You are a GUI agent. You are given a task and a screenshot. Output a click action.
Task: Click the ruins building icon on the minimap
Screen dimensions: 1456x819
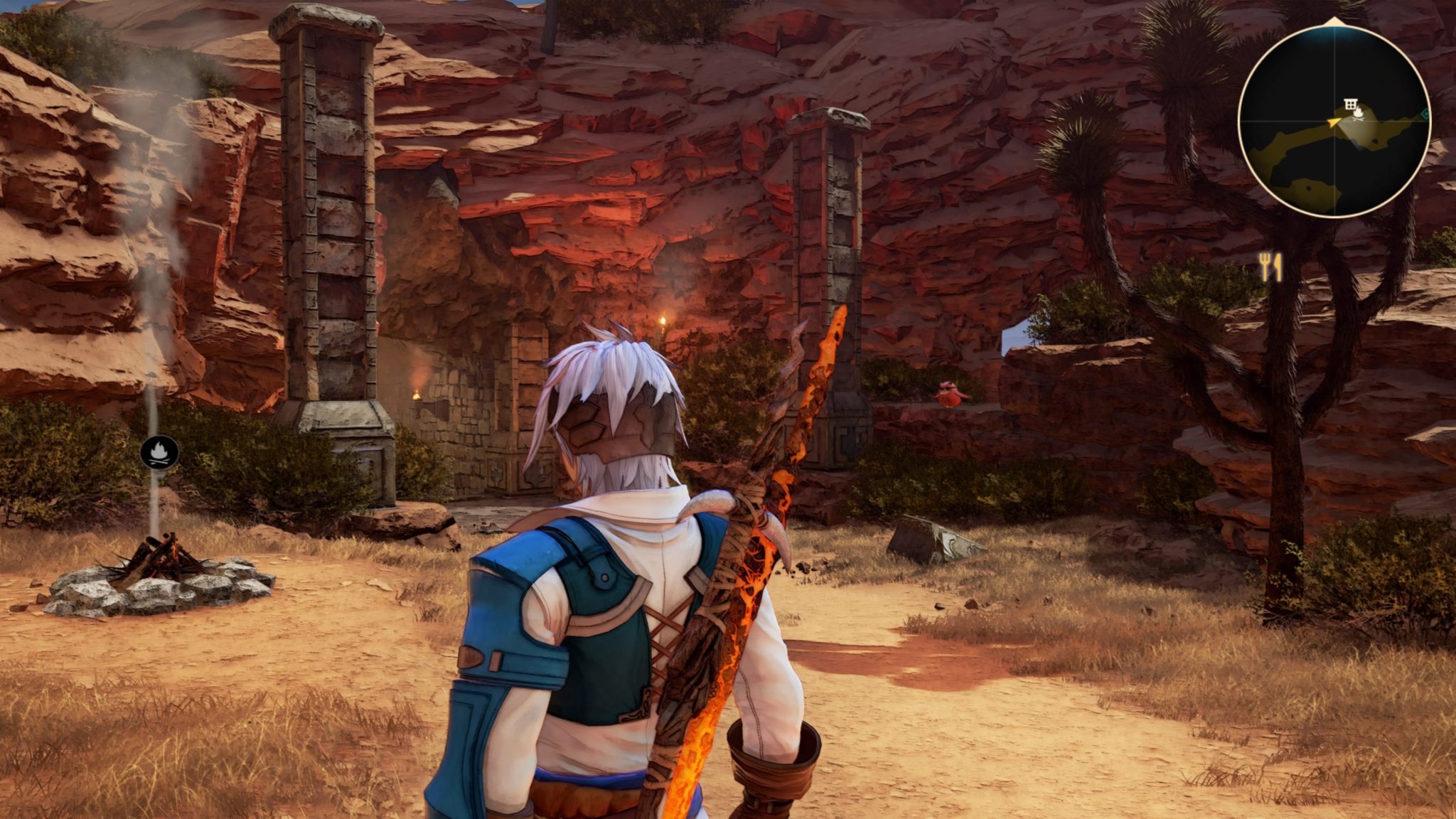[x=1350, y=104]
